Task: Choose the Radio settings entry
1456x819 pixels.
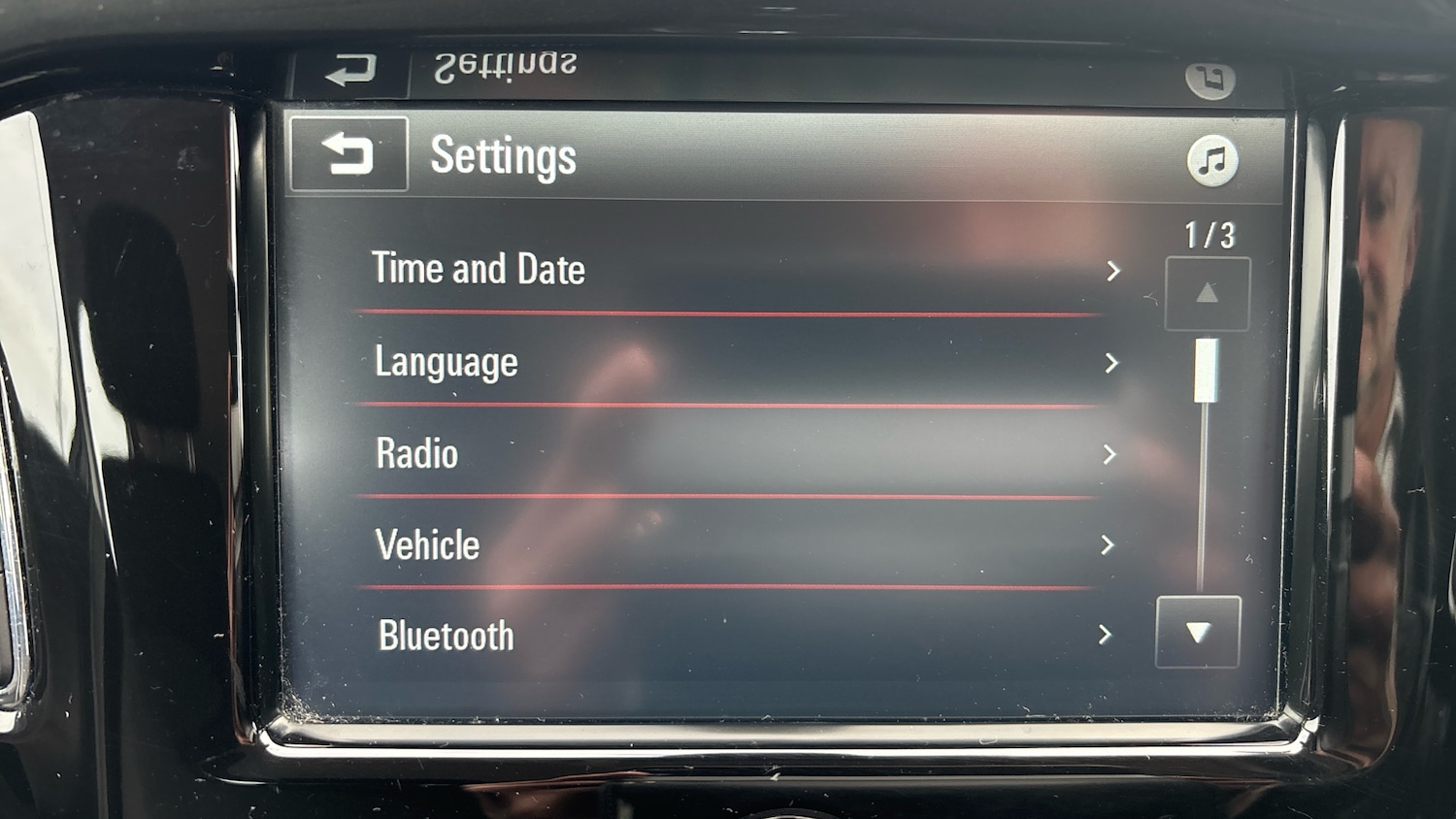Action: coord(738,453)
